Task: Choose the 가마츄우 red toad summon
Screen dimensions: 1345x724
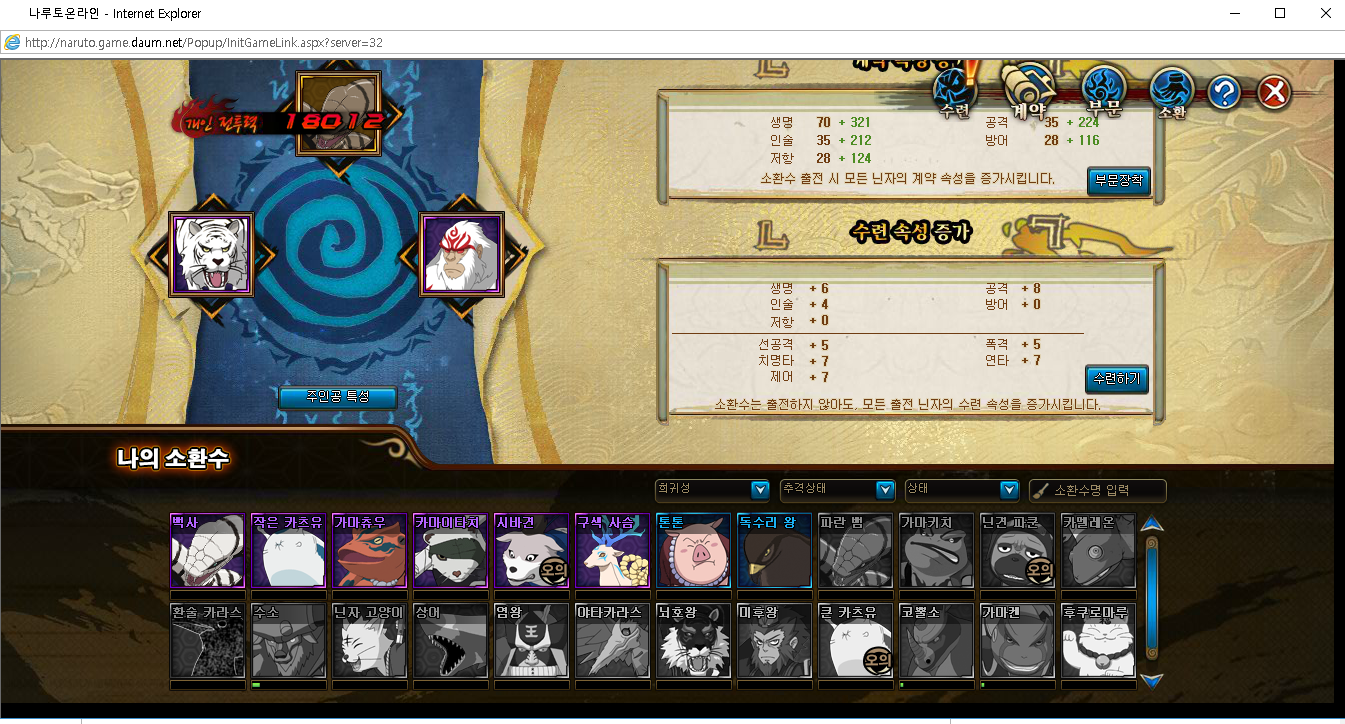Action: [x=370, y=551]
